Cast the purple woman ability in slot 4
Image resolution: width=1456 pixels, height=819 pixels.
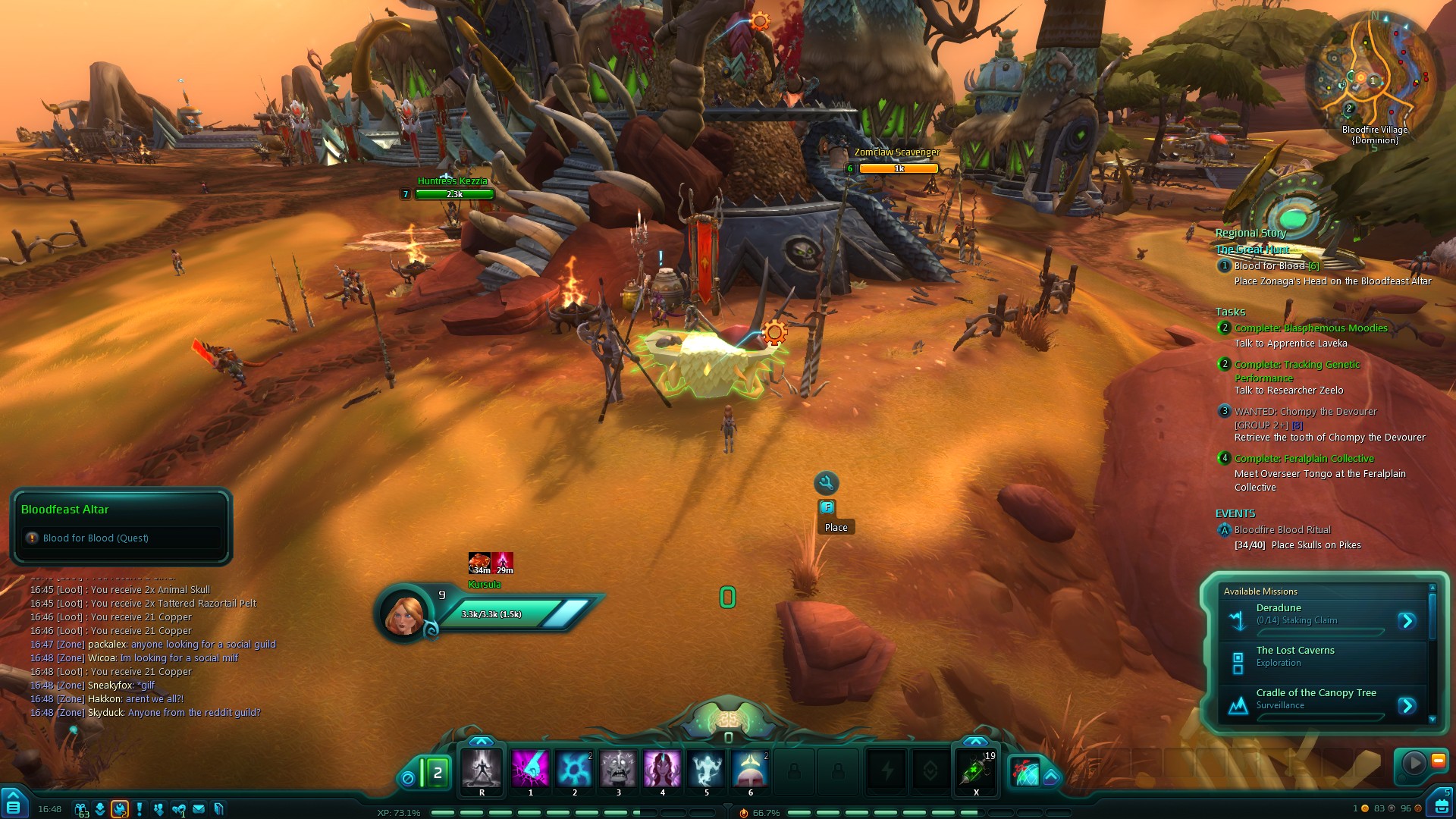(662, 769)
